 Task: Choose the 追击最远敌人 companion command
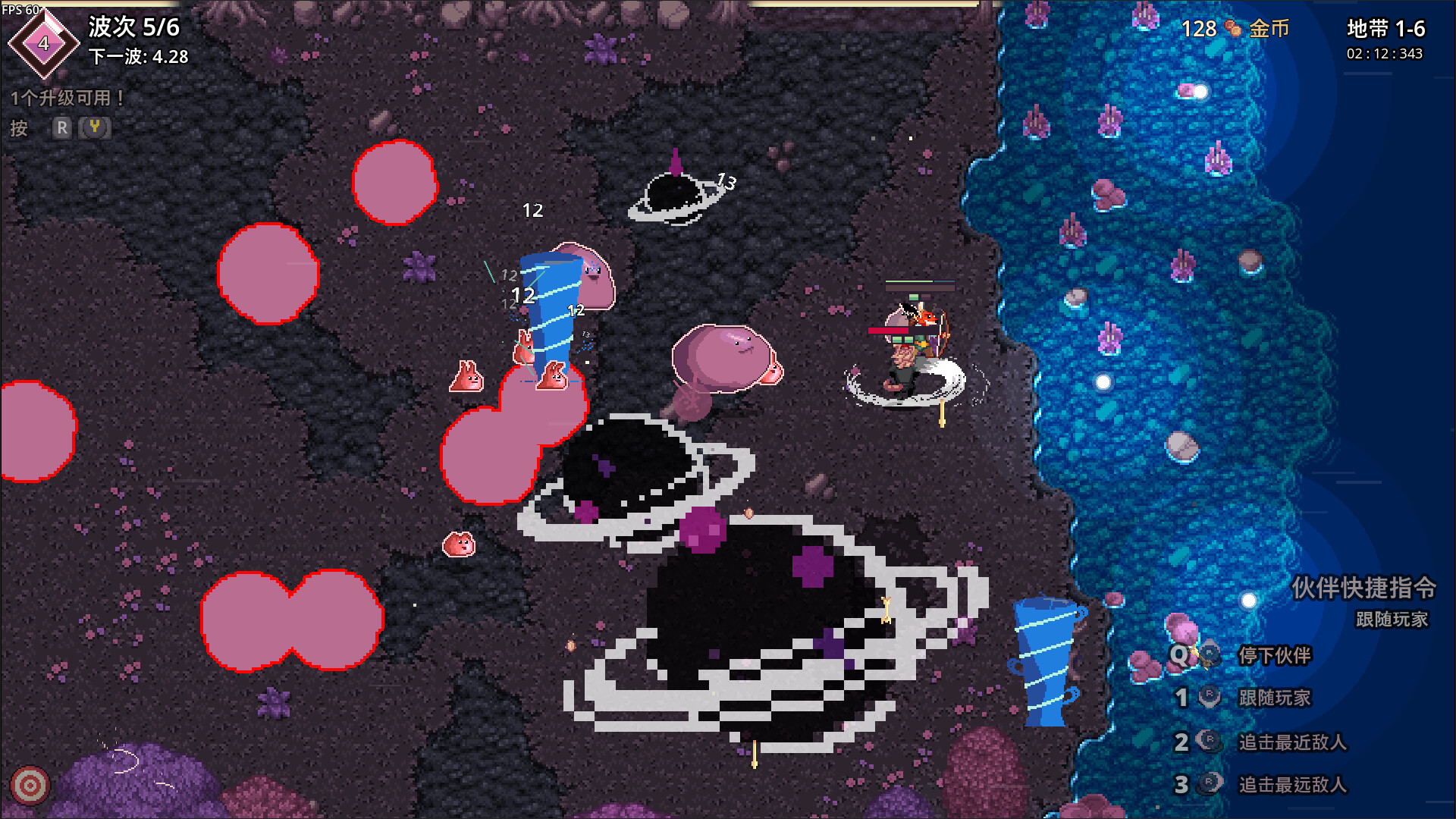coord(1291,784)
